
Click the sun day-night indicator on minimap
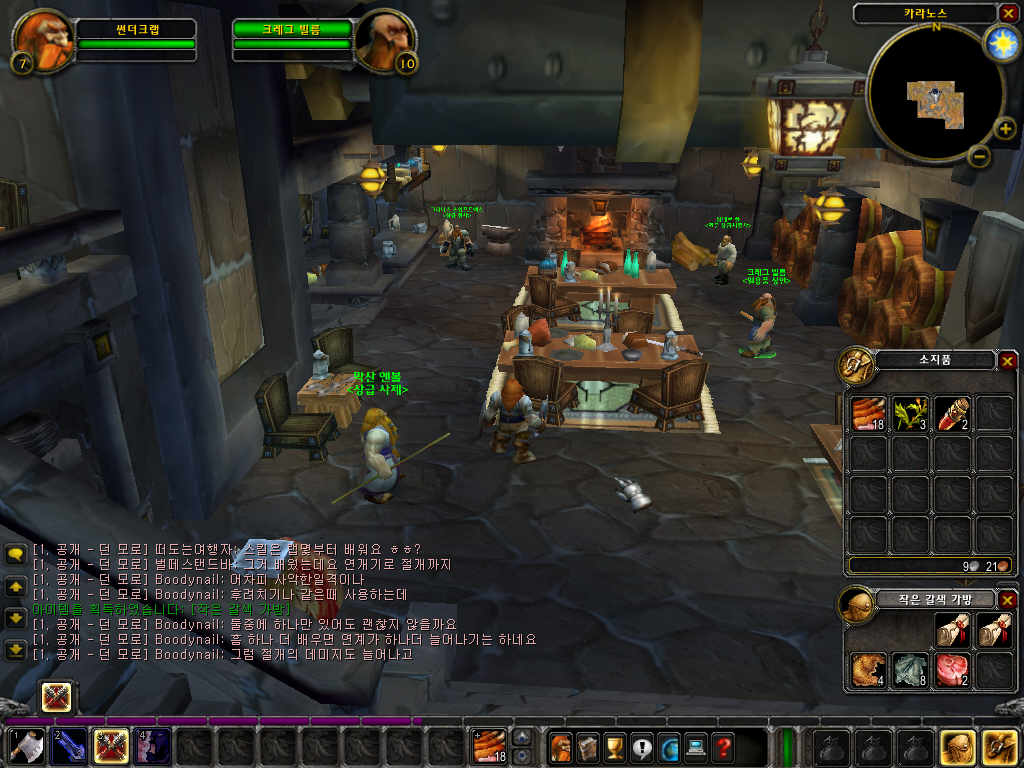pos(999,43)
